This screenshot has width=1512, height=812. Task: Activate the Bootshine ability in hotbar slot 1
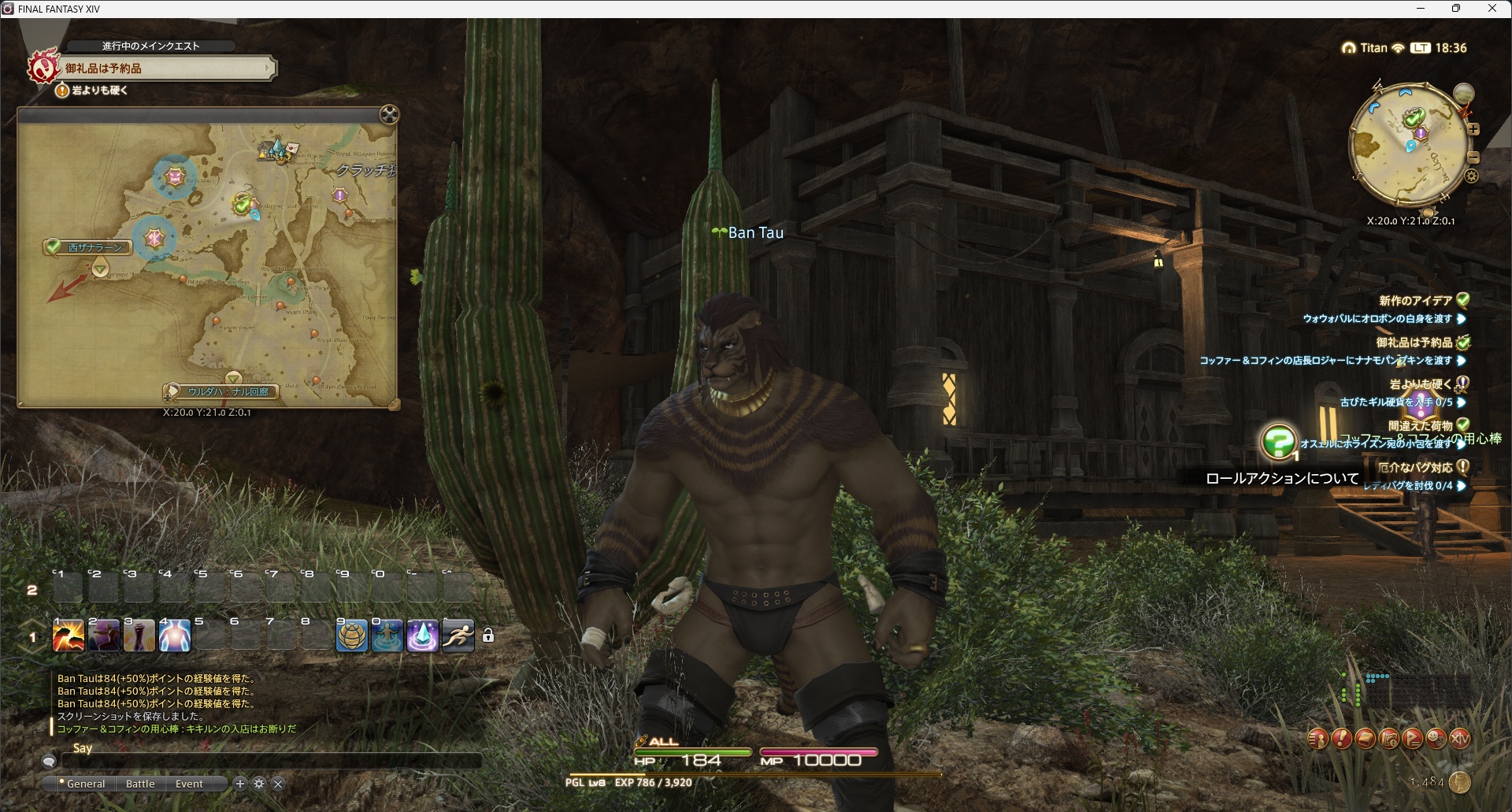coord(69,636)
